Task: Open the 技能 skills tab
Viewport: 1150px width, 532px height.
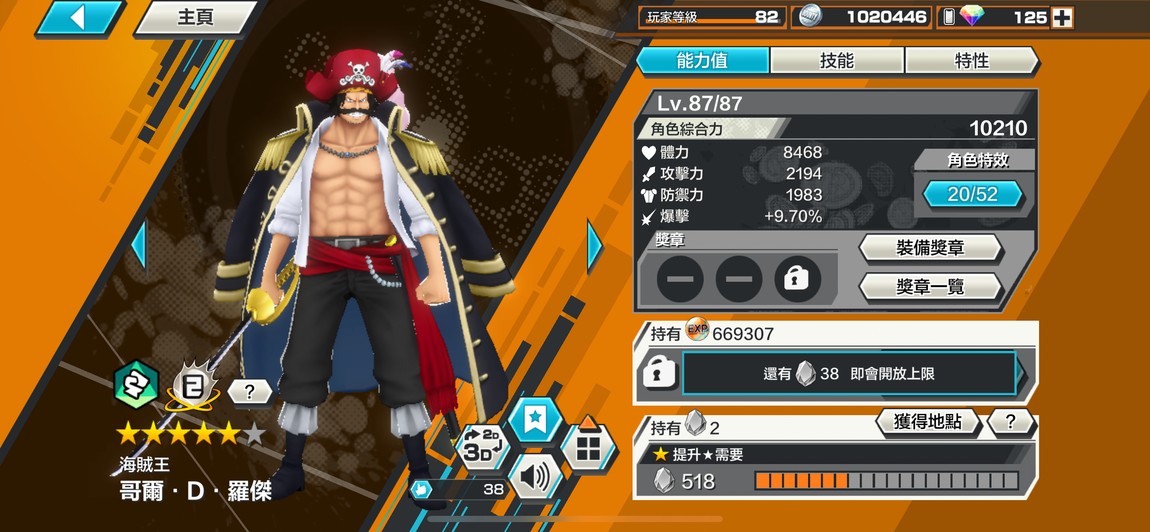Action: [x=837, y=60]
